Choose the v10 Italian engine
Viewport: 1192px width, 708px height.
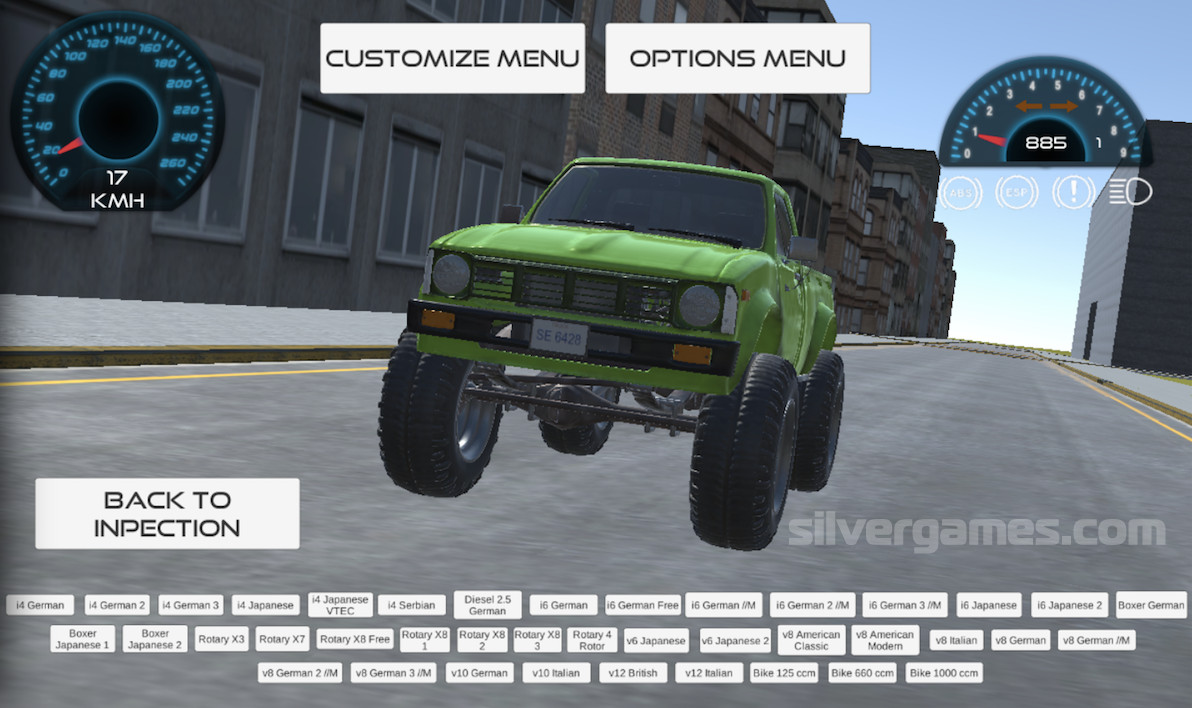[x=555, y=673]
